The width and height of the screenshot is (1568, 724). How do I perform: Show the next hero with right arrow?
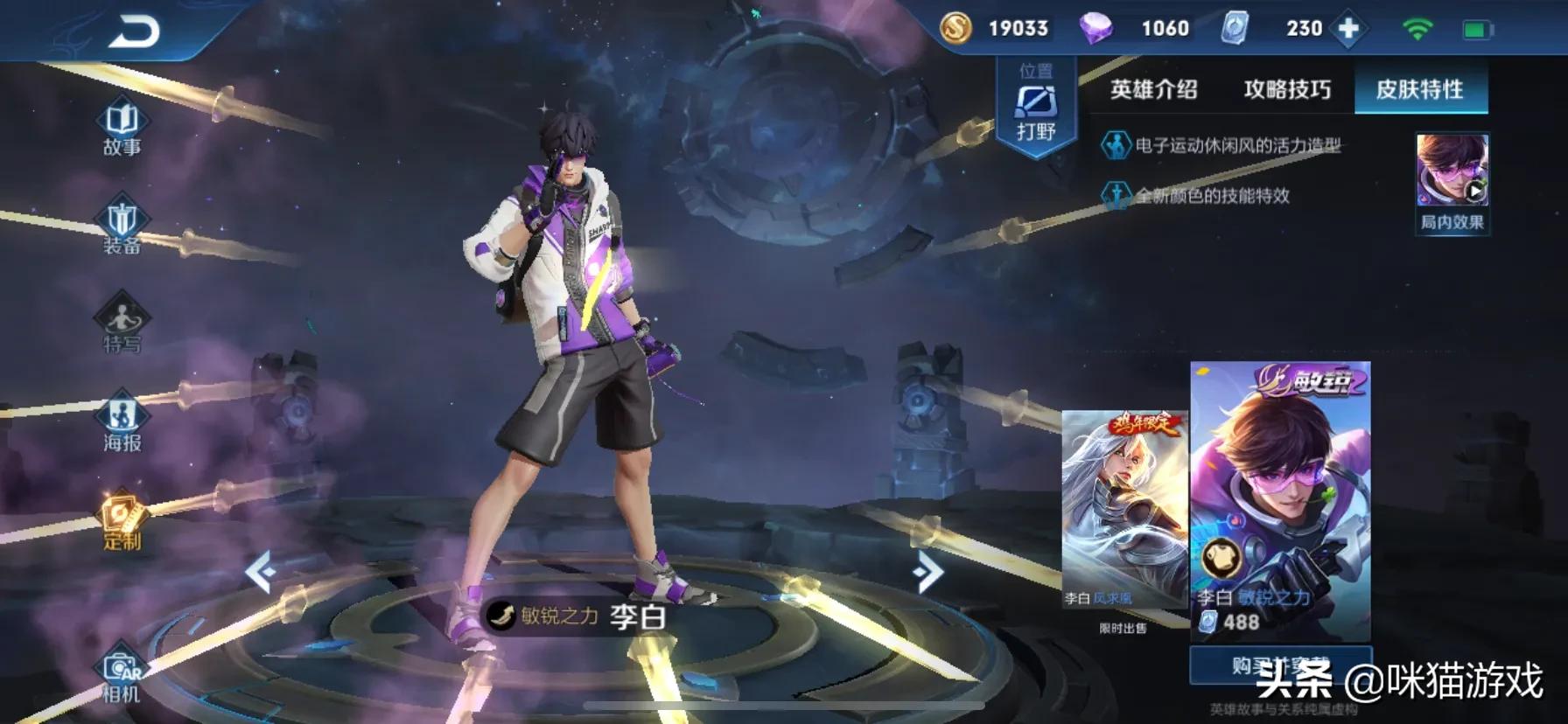pos(927,573)
